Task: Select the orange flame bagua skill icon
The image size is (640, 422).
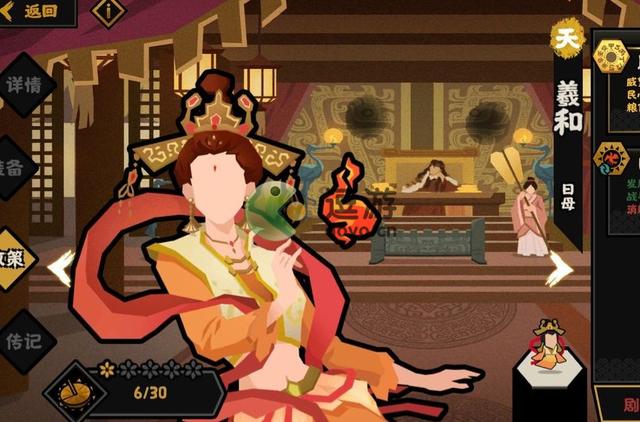Action: click(x=612, y=159)
